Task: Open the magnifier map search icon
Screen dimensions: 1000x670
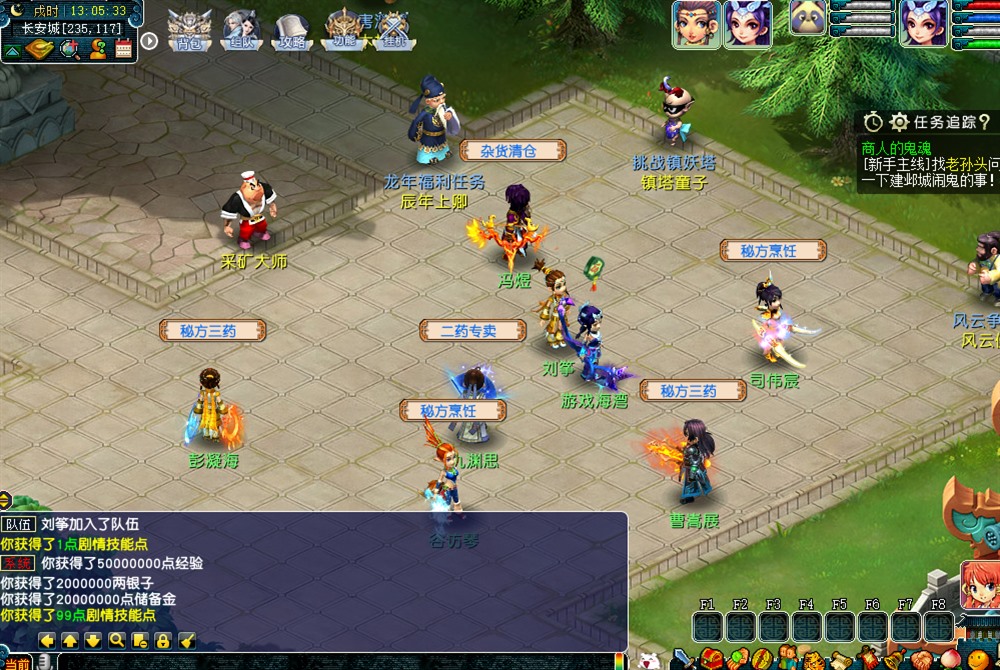Action: coord(70,48)
